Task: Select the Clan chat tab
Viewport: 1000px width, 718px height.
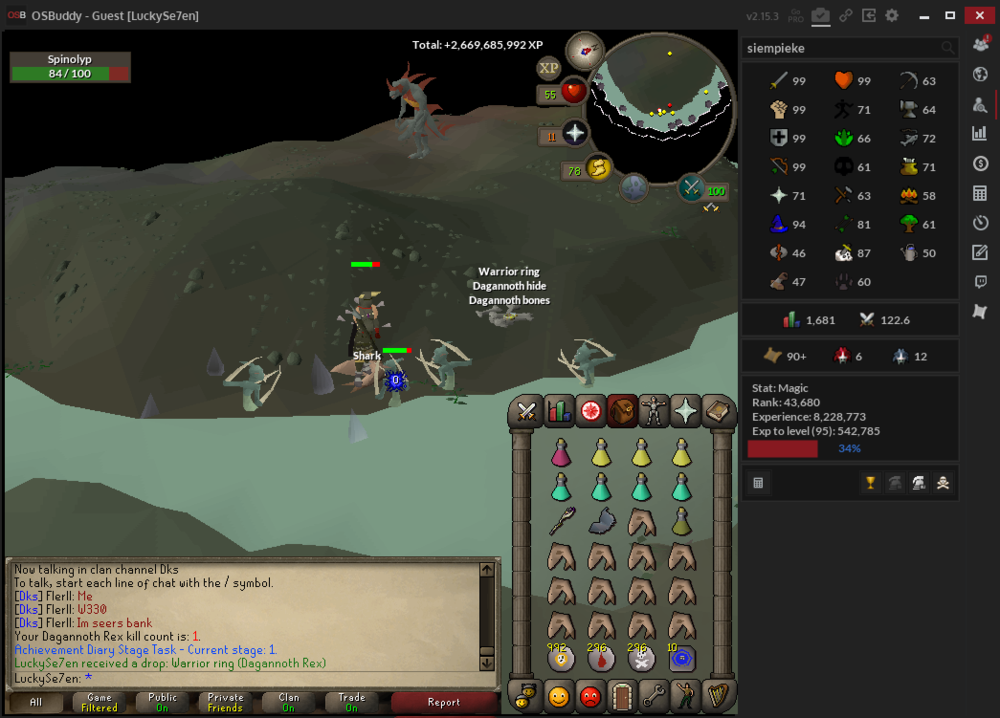Action: coord(289,702)
